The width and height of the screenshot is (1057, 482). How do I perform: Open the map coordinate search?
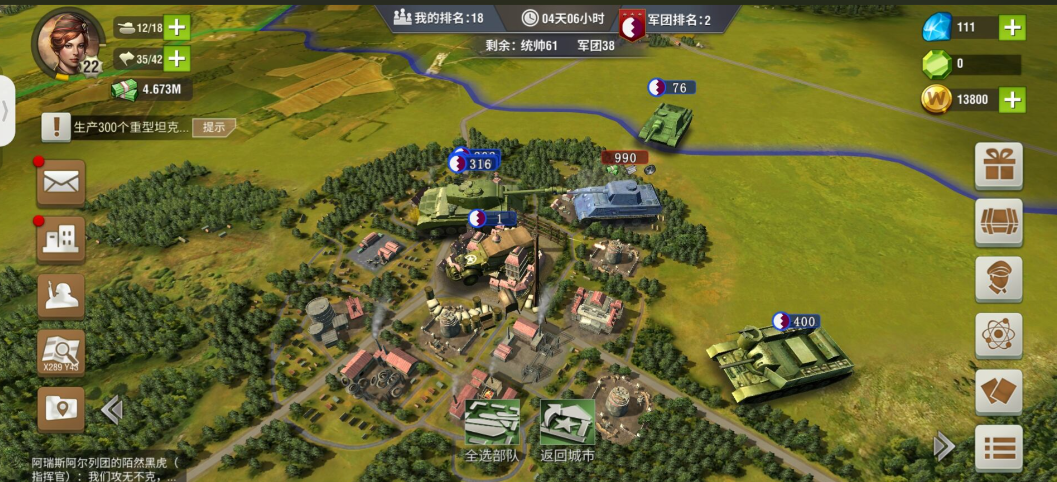[x=61, y=353]
